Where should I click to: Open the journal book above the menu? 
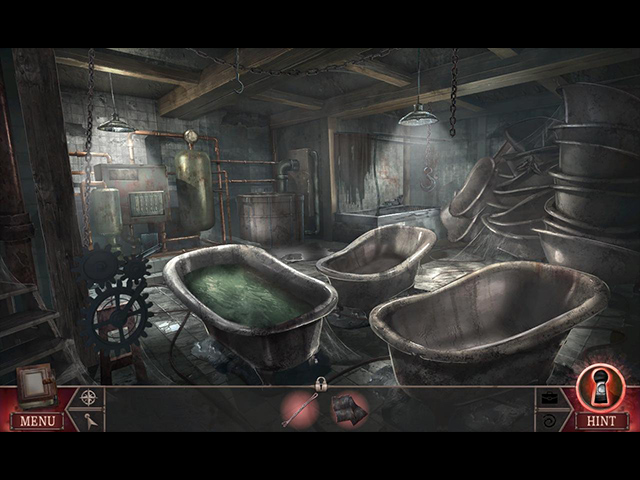click(36, 385)
